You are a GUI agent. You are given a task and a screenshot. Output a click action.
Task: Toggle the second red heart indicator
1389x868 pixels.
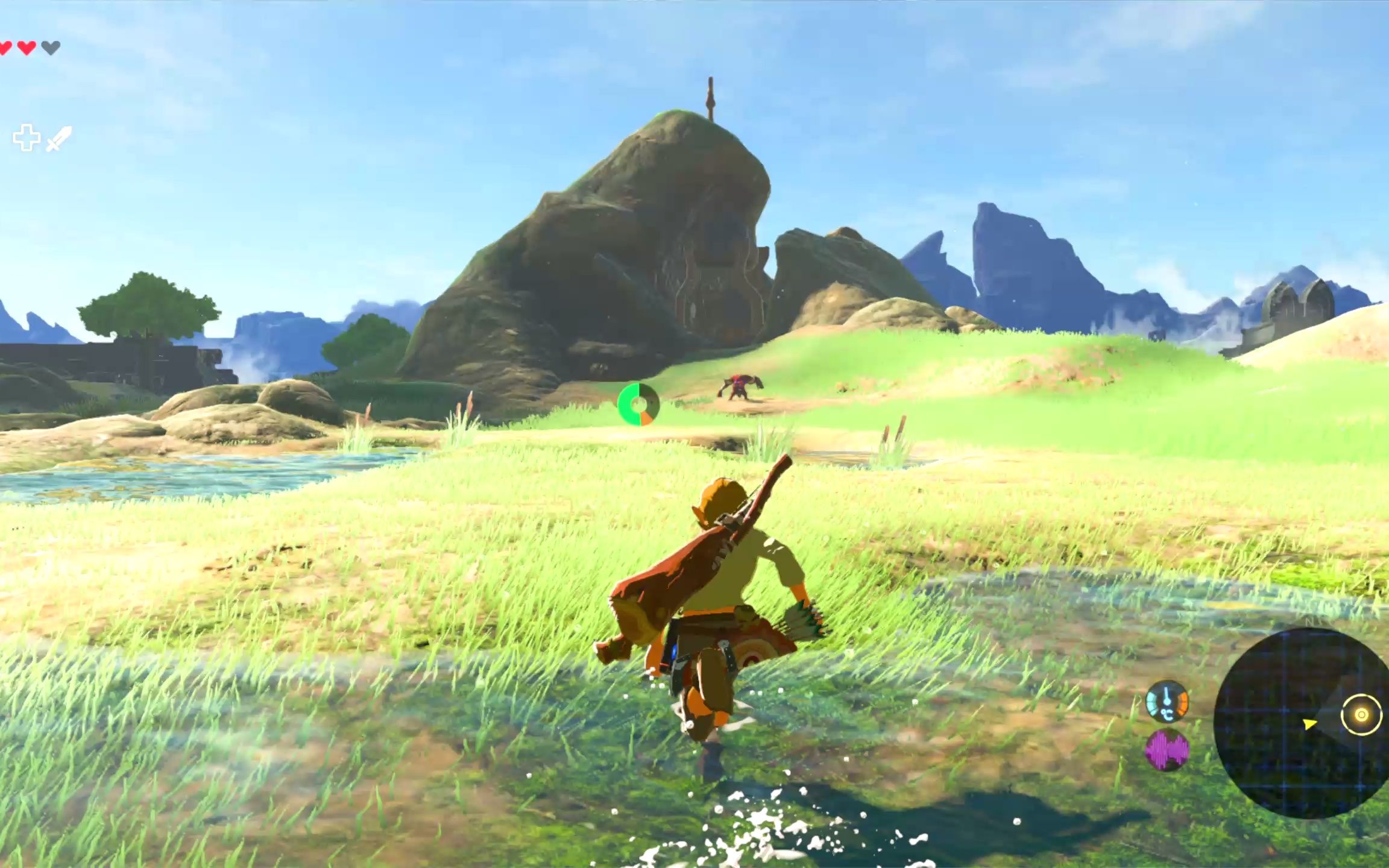click(x=27, y=47)
